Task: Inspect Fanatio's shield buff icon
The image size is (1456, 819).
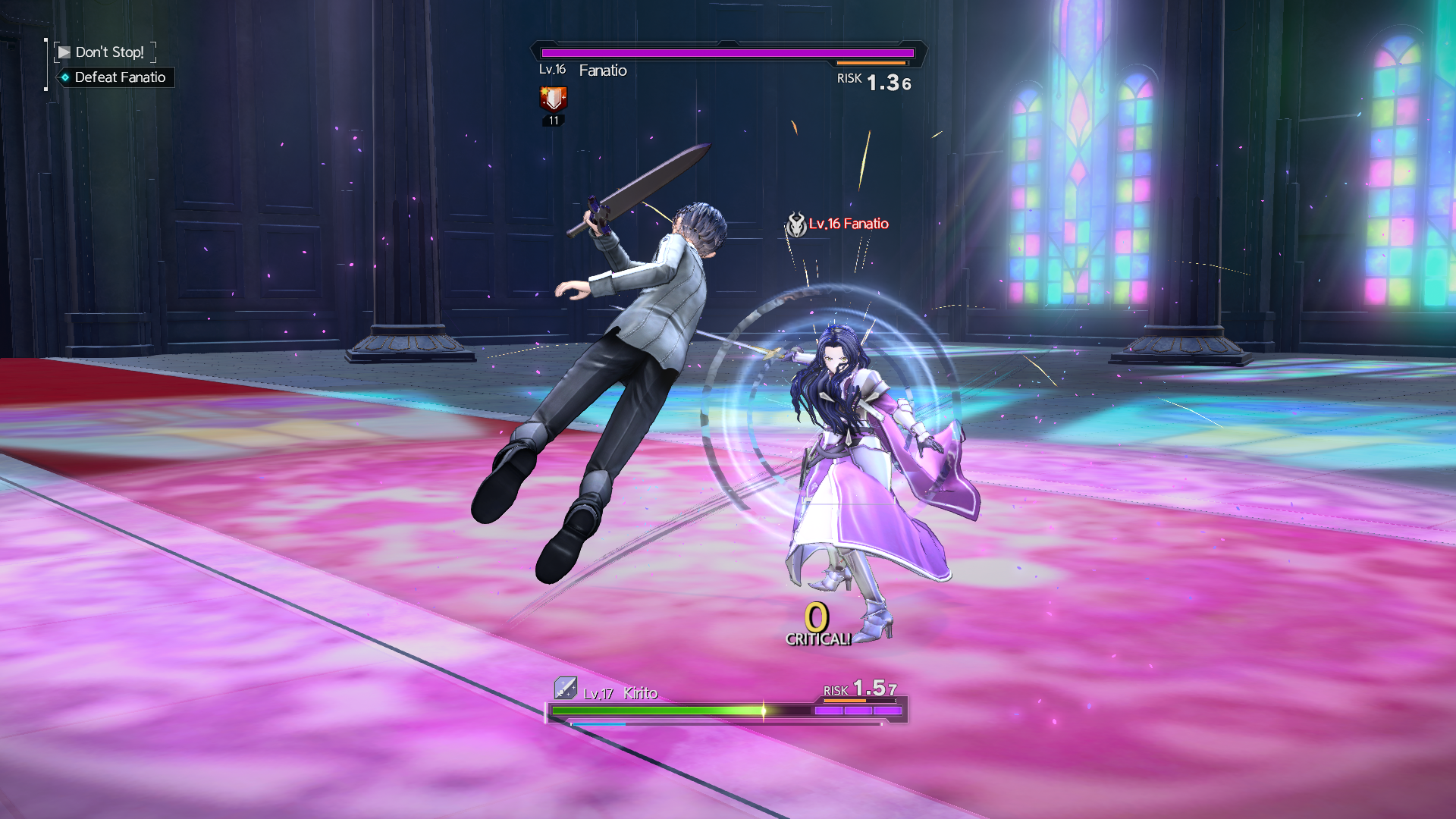Action: coord(554,99)
